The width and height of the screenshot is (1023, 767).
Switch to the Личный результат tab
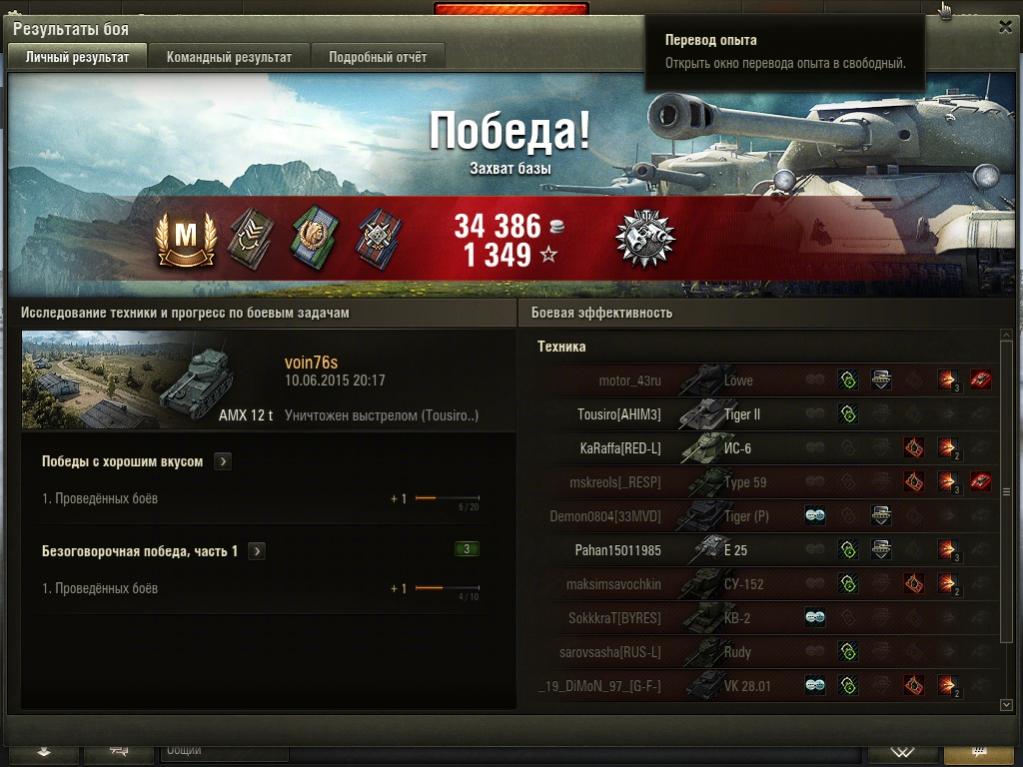pyautogui.click(x=77, y=57)
